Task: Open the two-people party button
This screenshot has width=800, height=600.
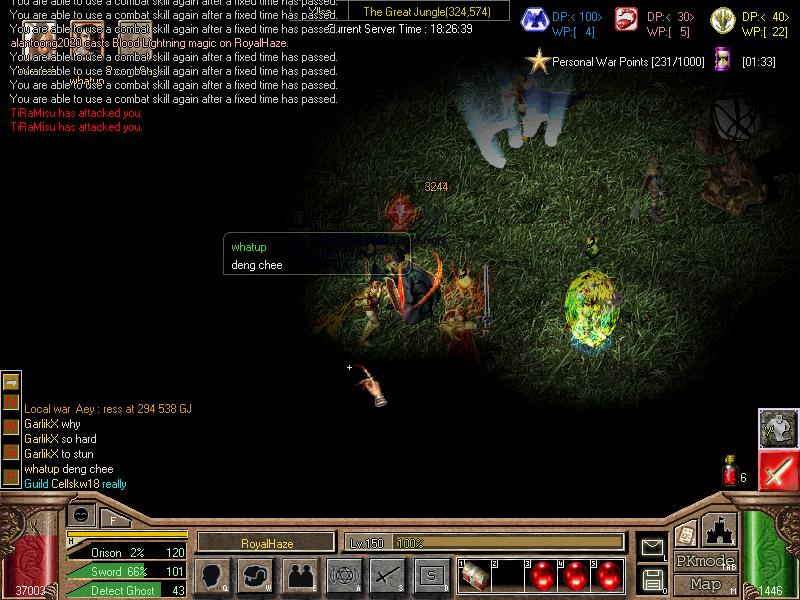Action: click(299, 575)
